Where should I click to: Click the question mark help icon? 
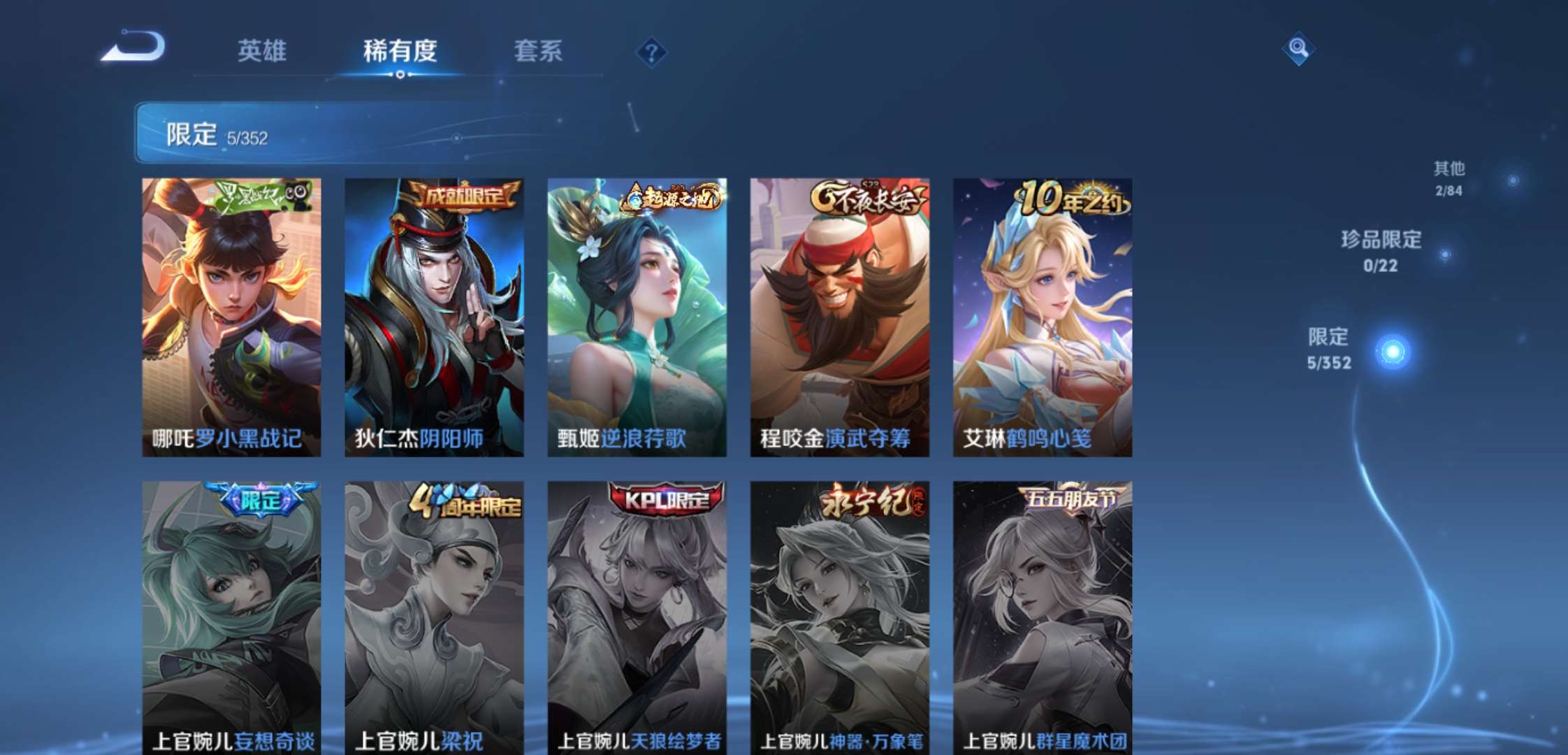651,50
